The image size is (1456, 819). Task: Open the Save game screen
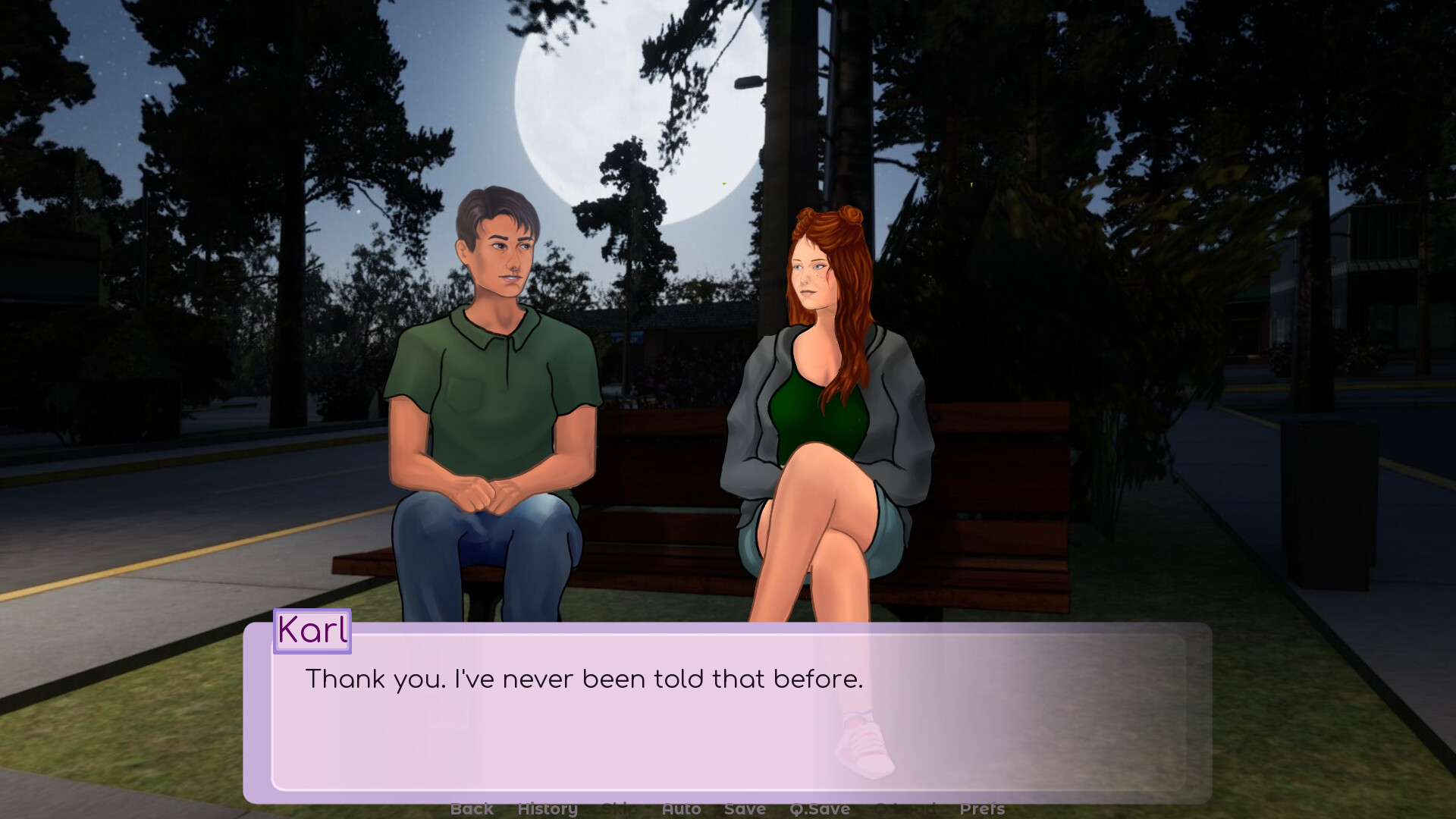(745, 809)
